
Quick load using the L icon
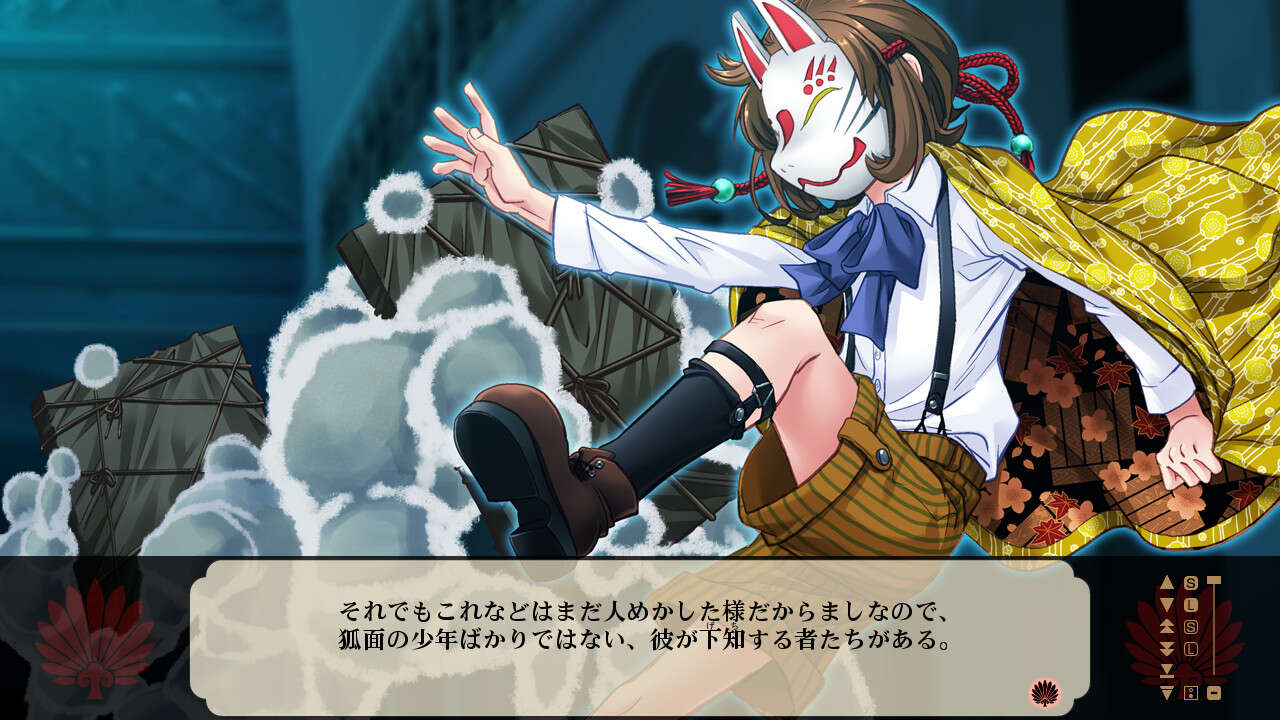click(1192, 604)
